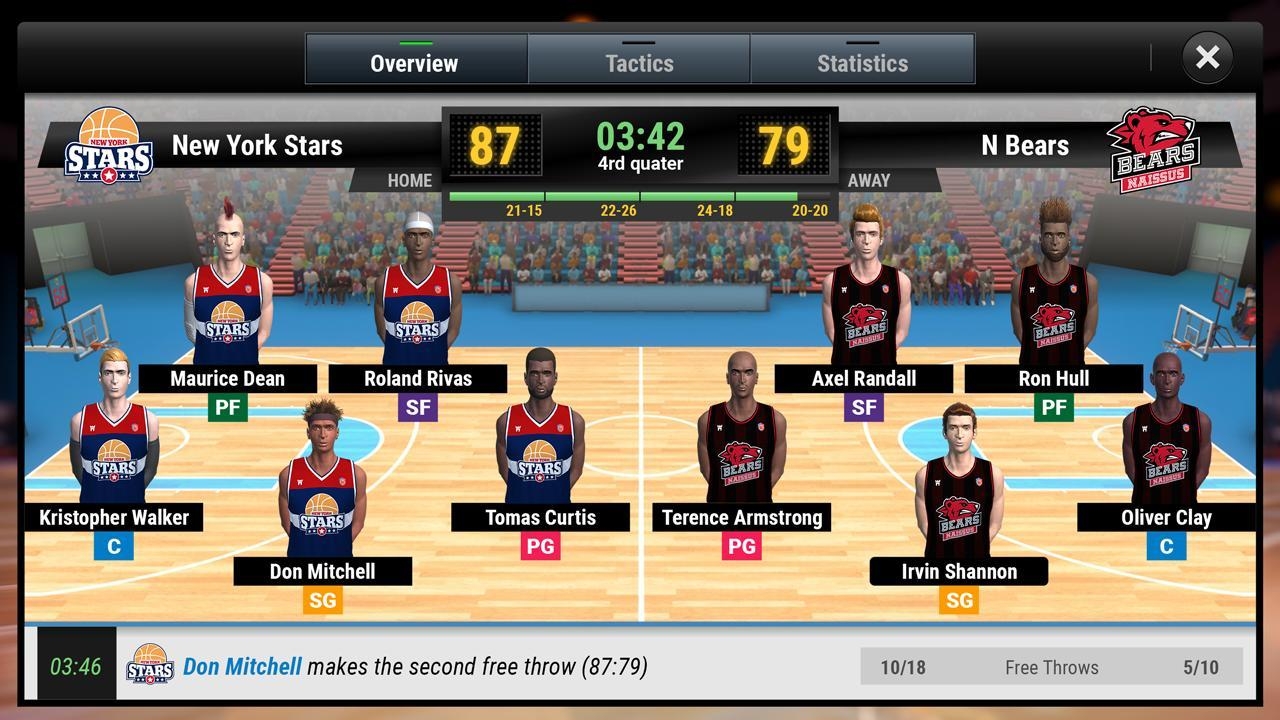
Task: Pick Don Mitchell's name plate on court
Action: [x=323, y=572]
